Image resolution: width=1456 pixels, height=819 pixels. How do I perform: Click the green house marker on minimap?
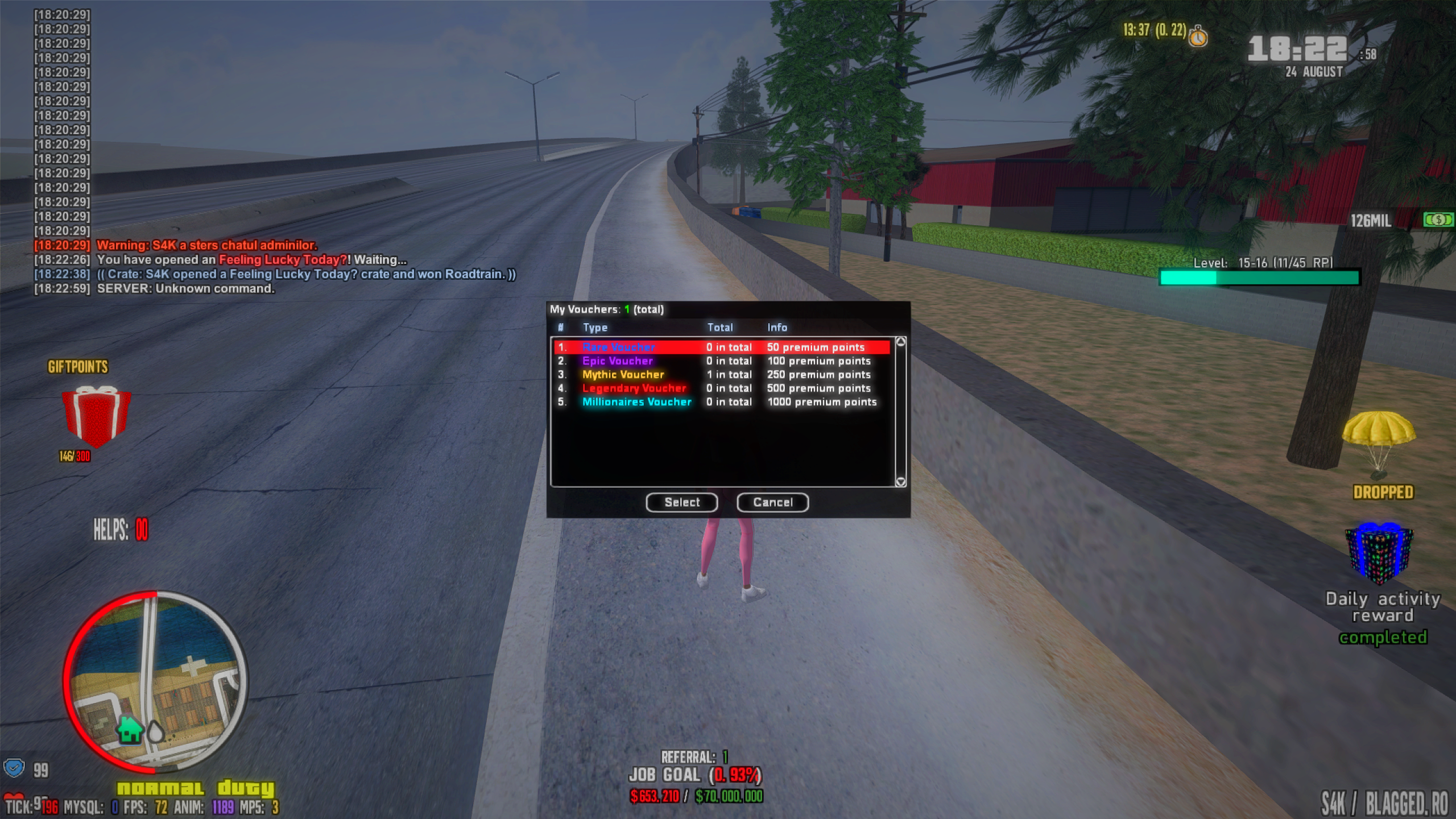pyautogui.click(x=130, y=729)
